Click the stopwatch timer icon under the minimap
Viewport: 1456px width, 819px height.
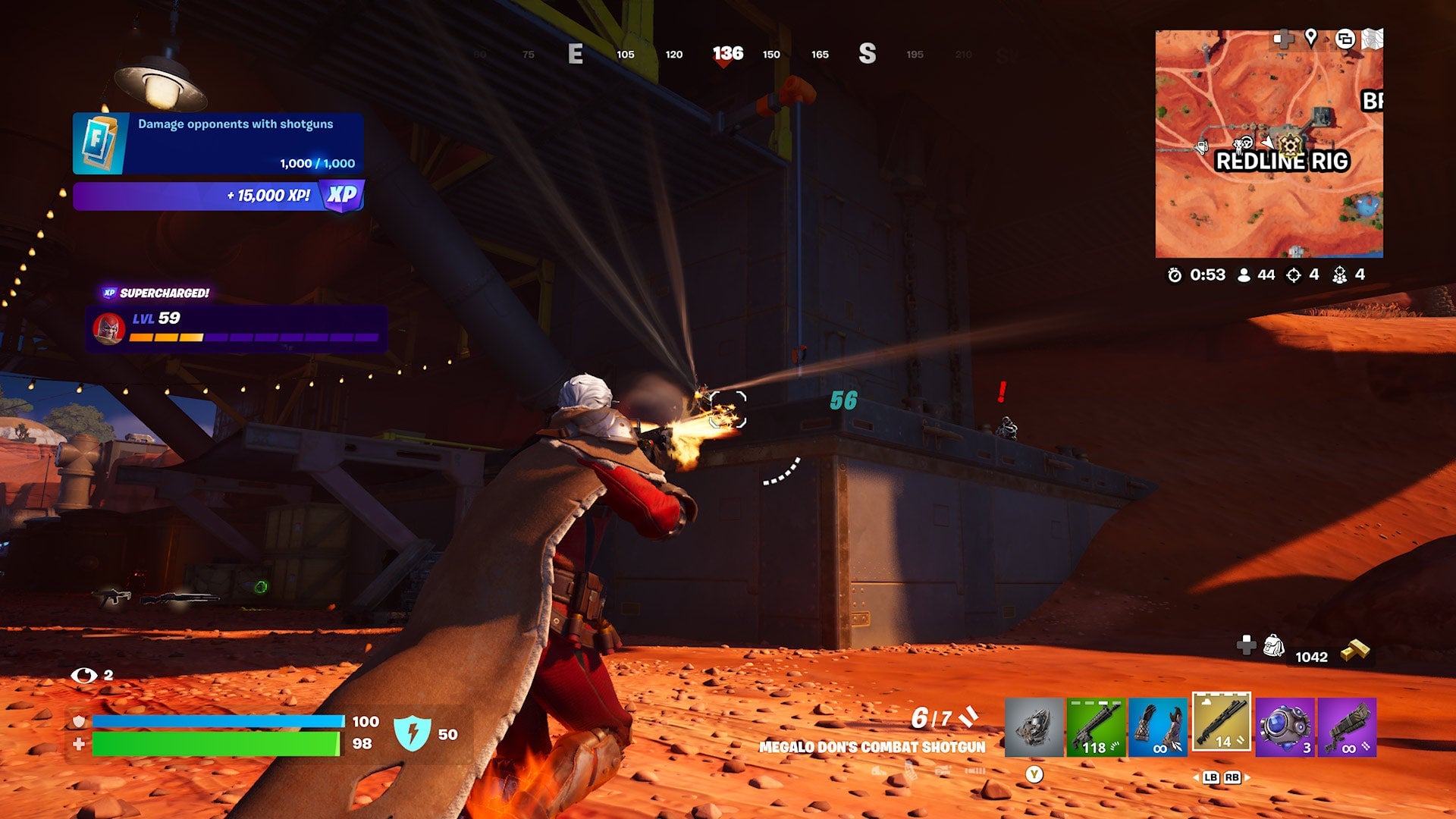point(1175,276)
